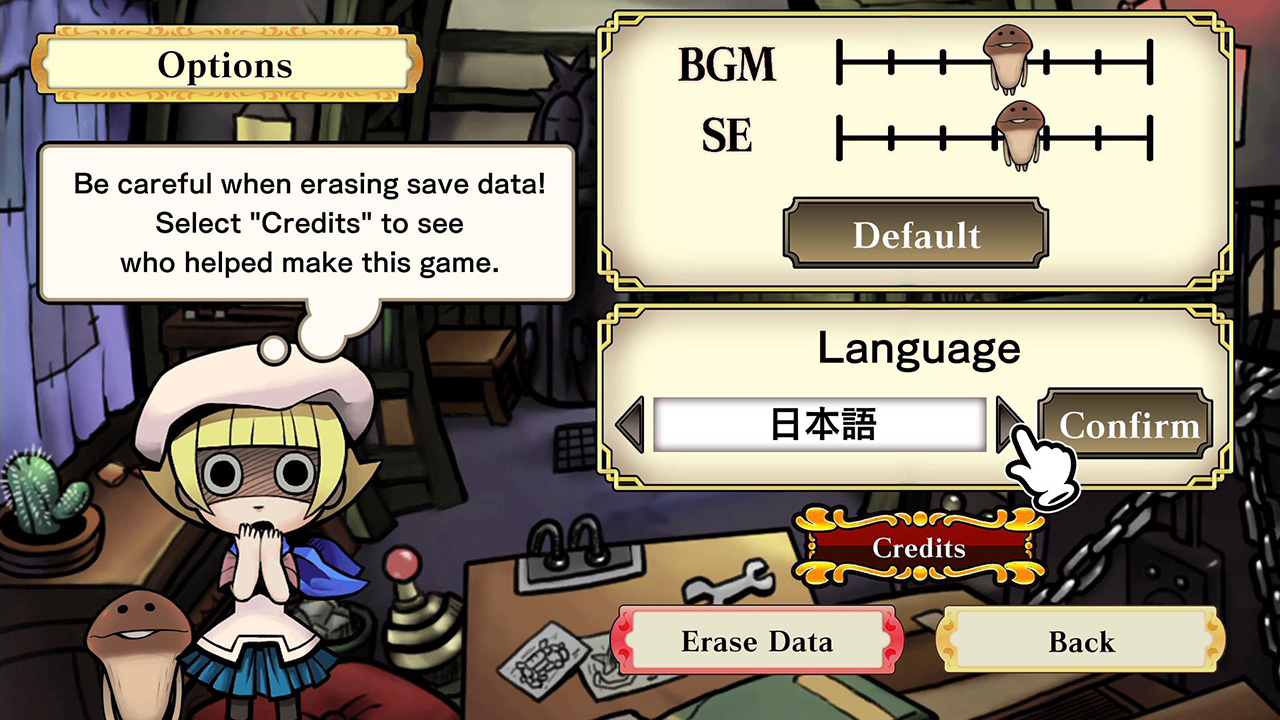Click the girl's speech bubble about save data

pyautogui.click(x=305, y=222)
